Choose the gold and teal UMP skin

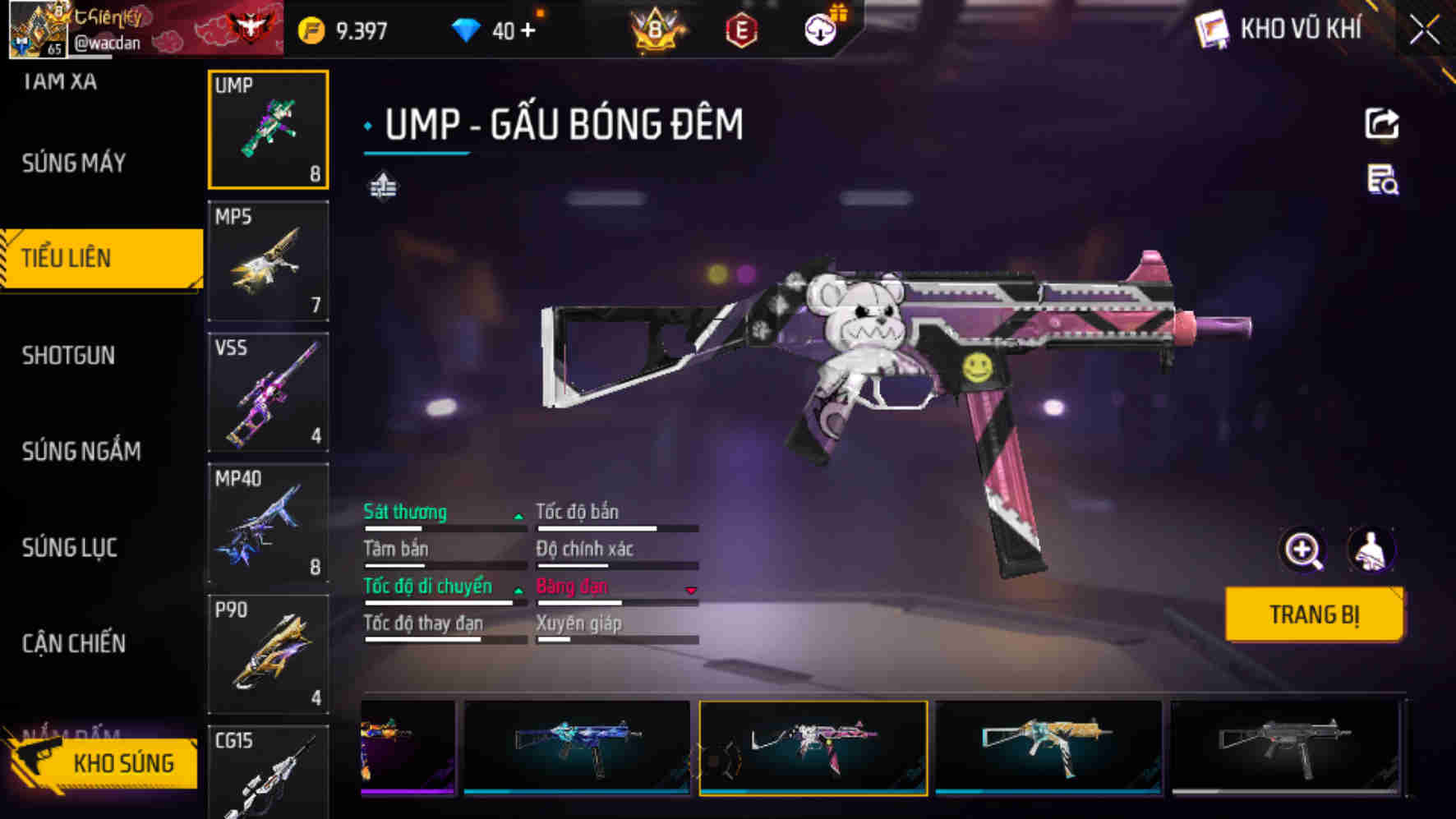click(x=1048, y=746)
